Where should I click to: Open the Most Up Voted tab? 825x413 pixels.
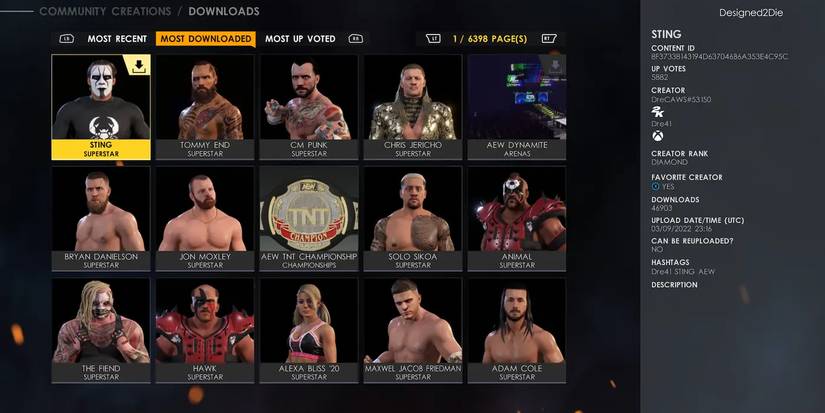[x=300, y=39]
